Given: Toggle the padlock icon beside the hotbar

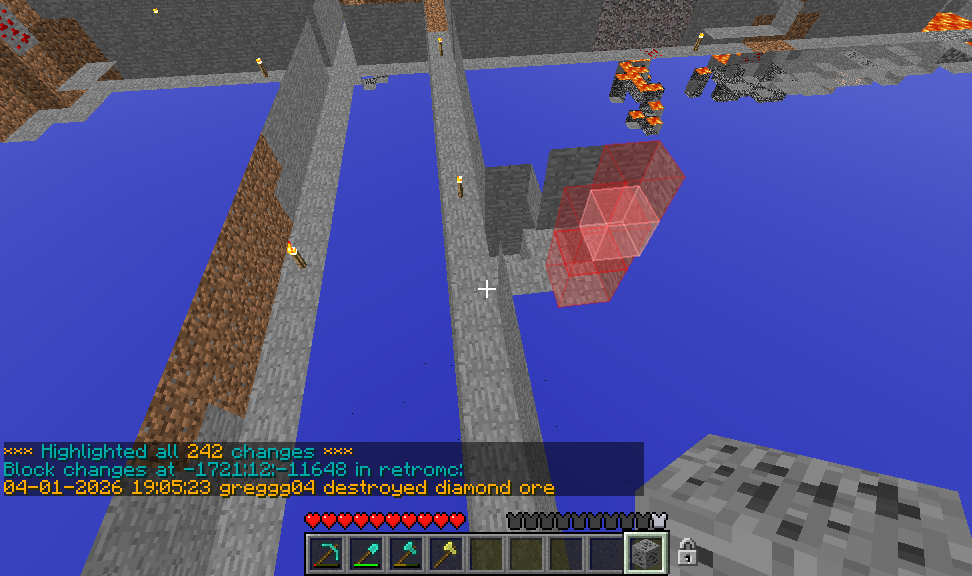Looking at the screenshot, I should (x=687, y=552).
